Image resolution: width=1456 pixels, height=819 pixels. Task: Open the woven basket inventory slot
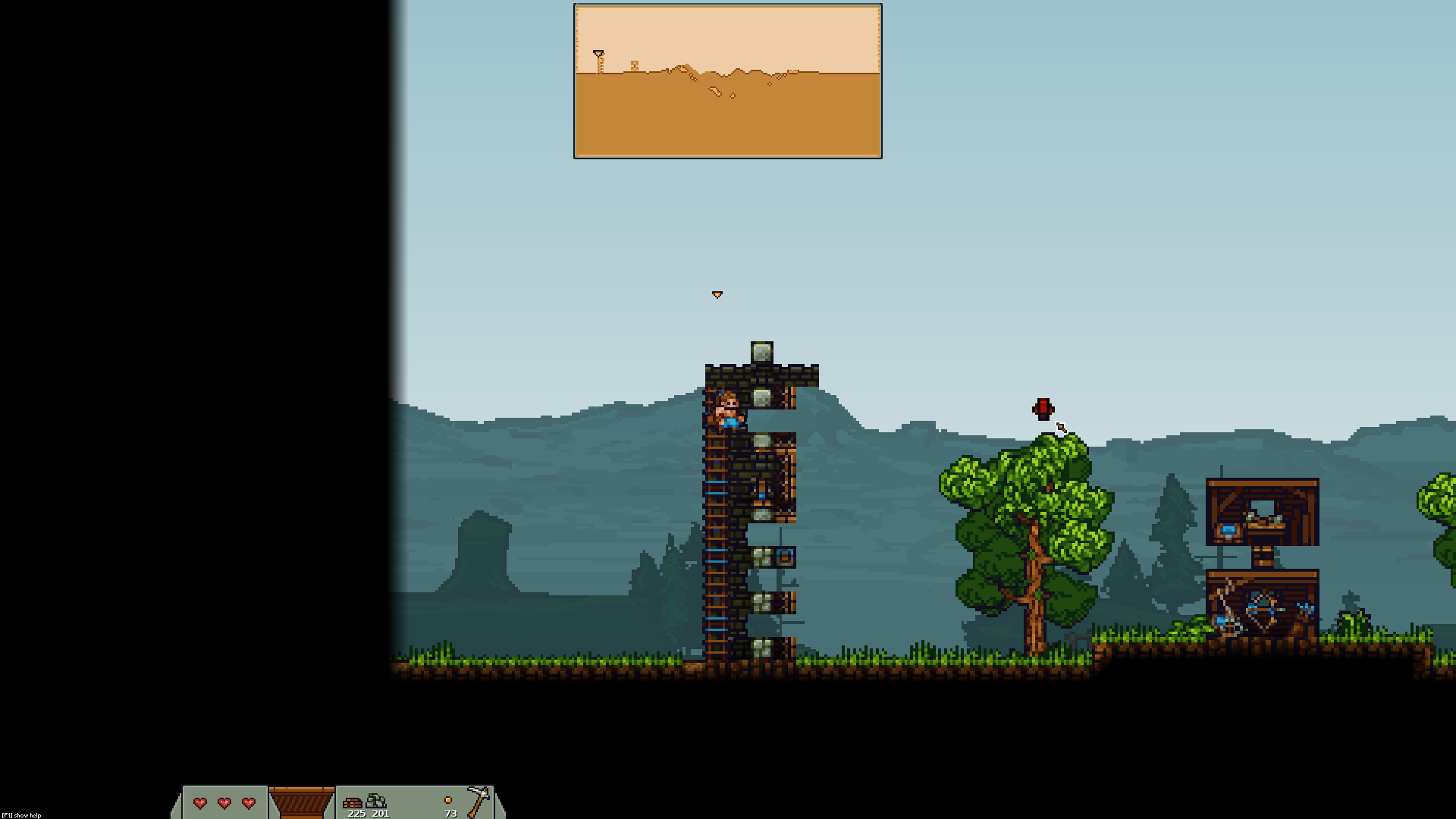[x=302, y=802]
